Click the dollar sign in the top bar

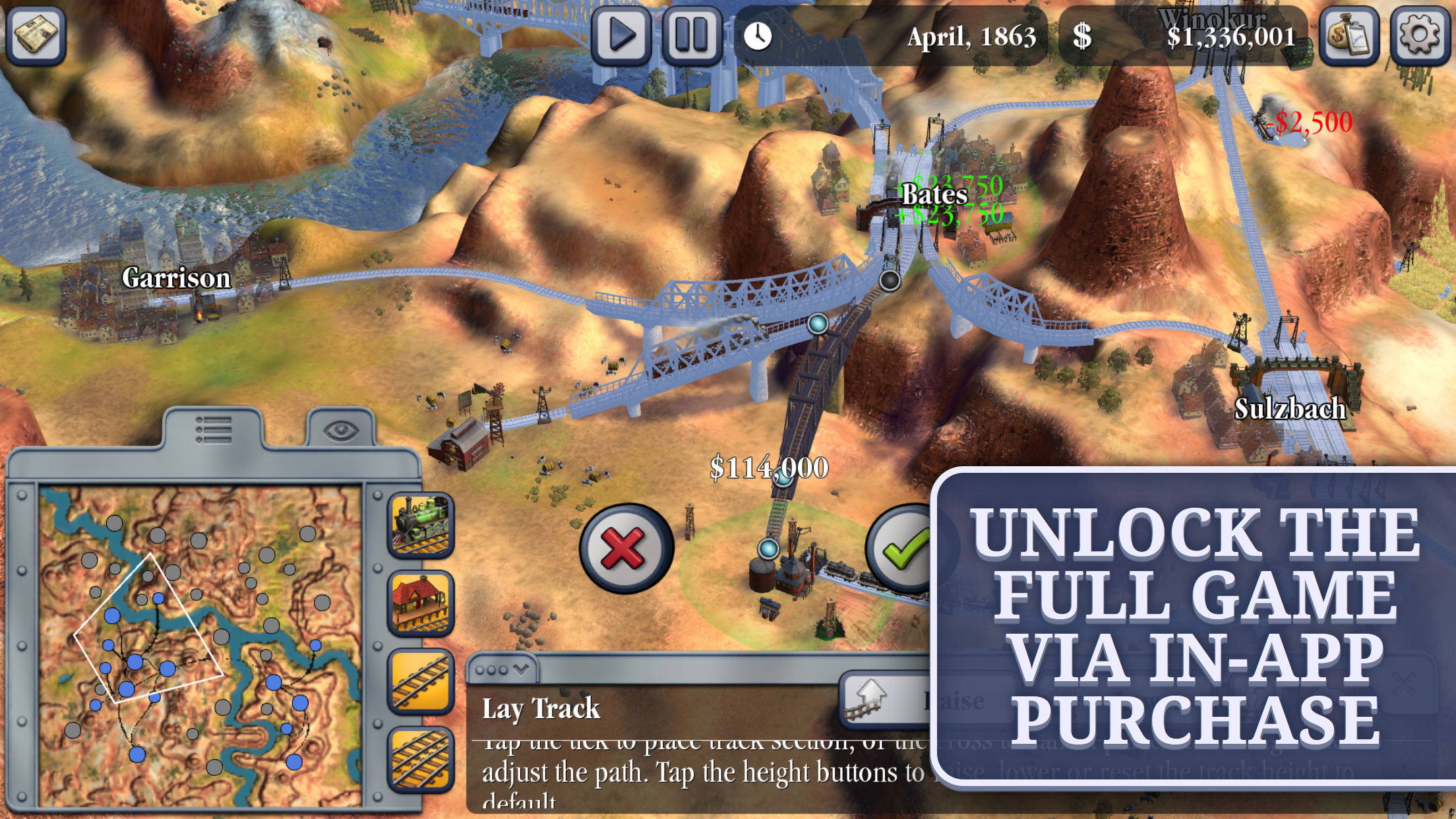click(1080, 36)
